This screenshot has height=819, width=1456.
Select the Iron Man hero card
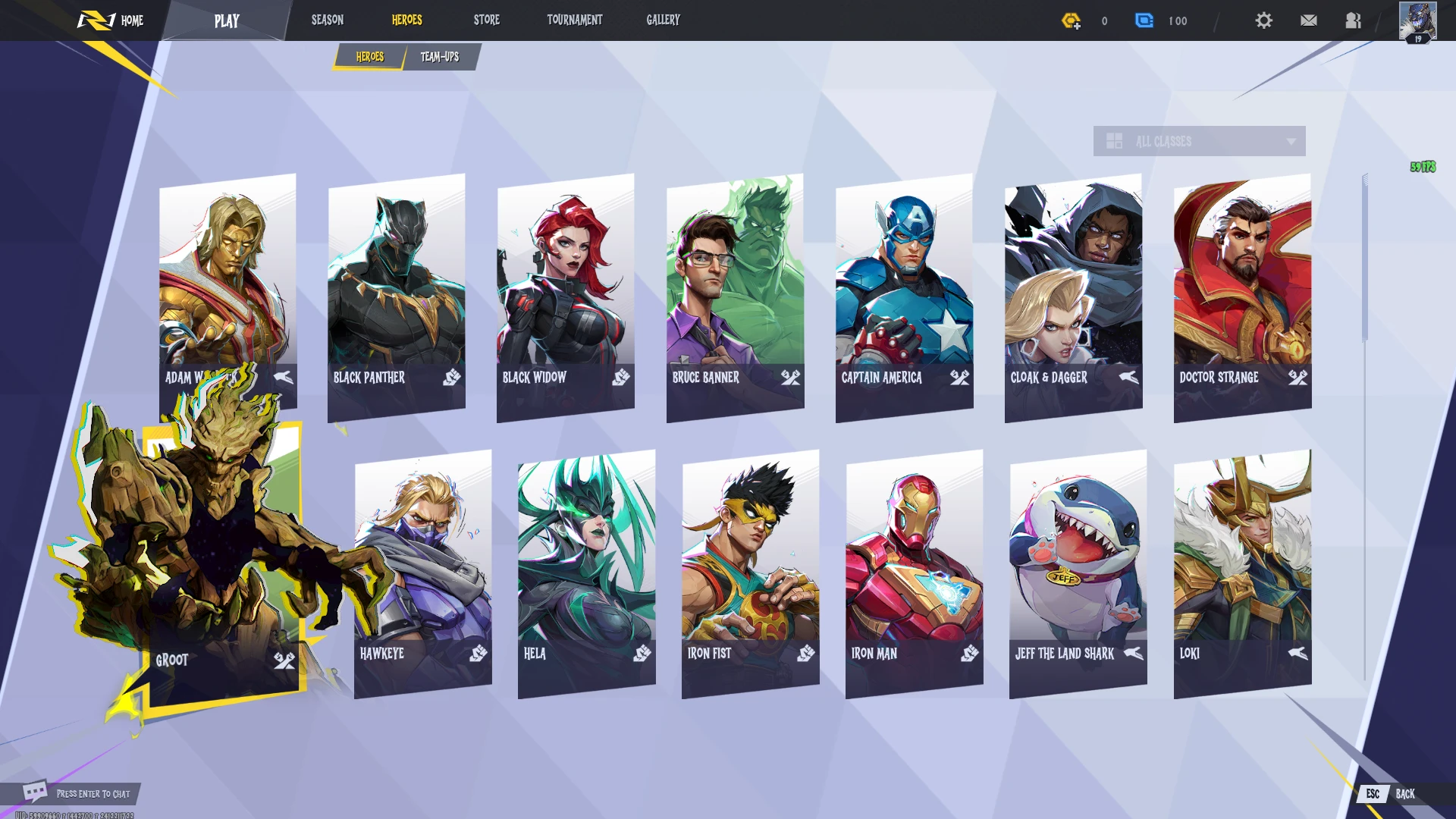914,573
